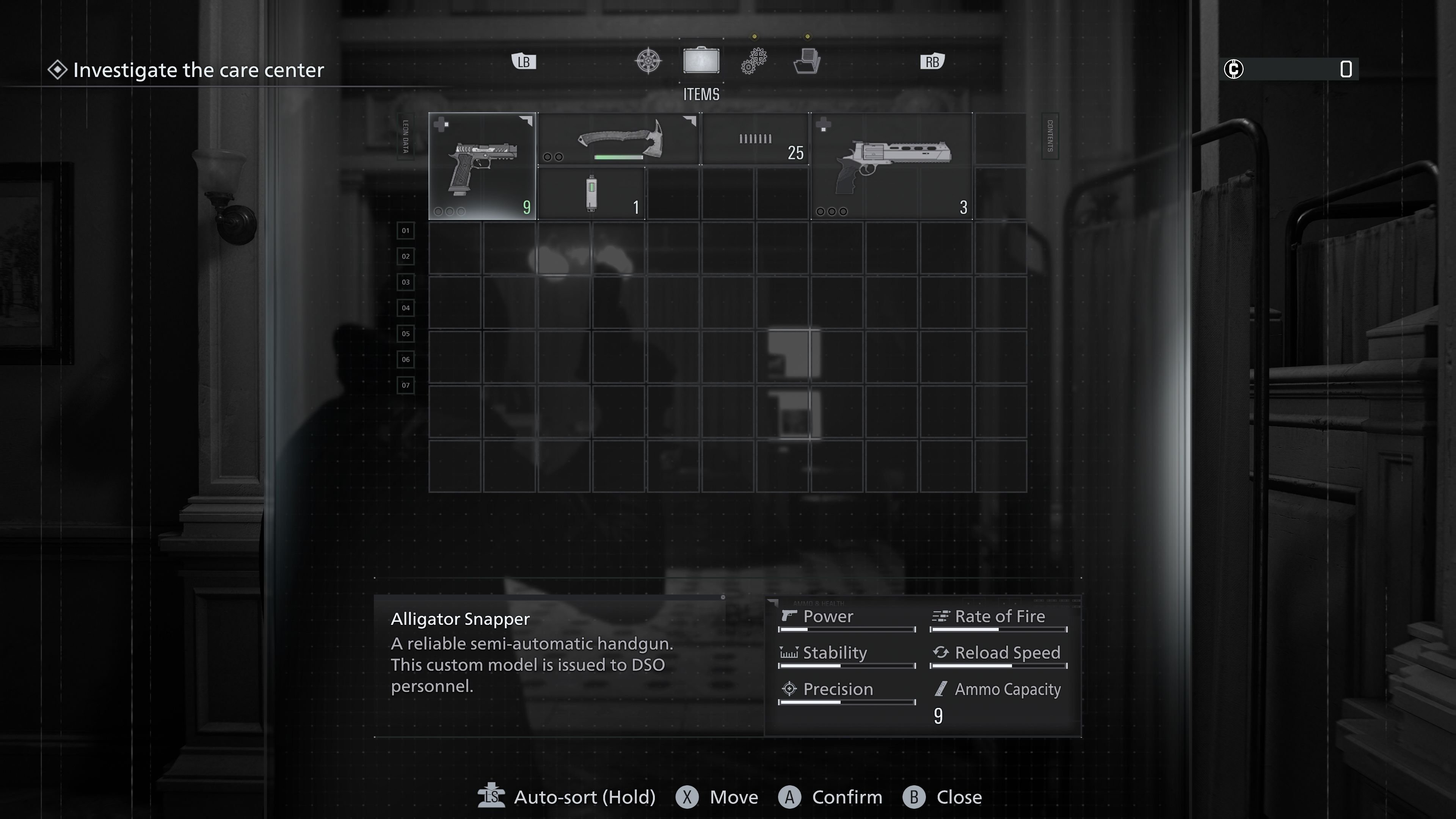Open the Map tab via the compass icon
The image size is (1456, 819).
pos(648,61)
